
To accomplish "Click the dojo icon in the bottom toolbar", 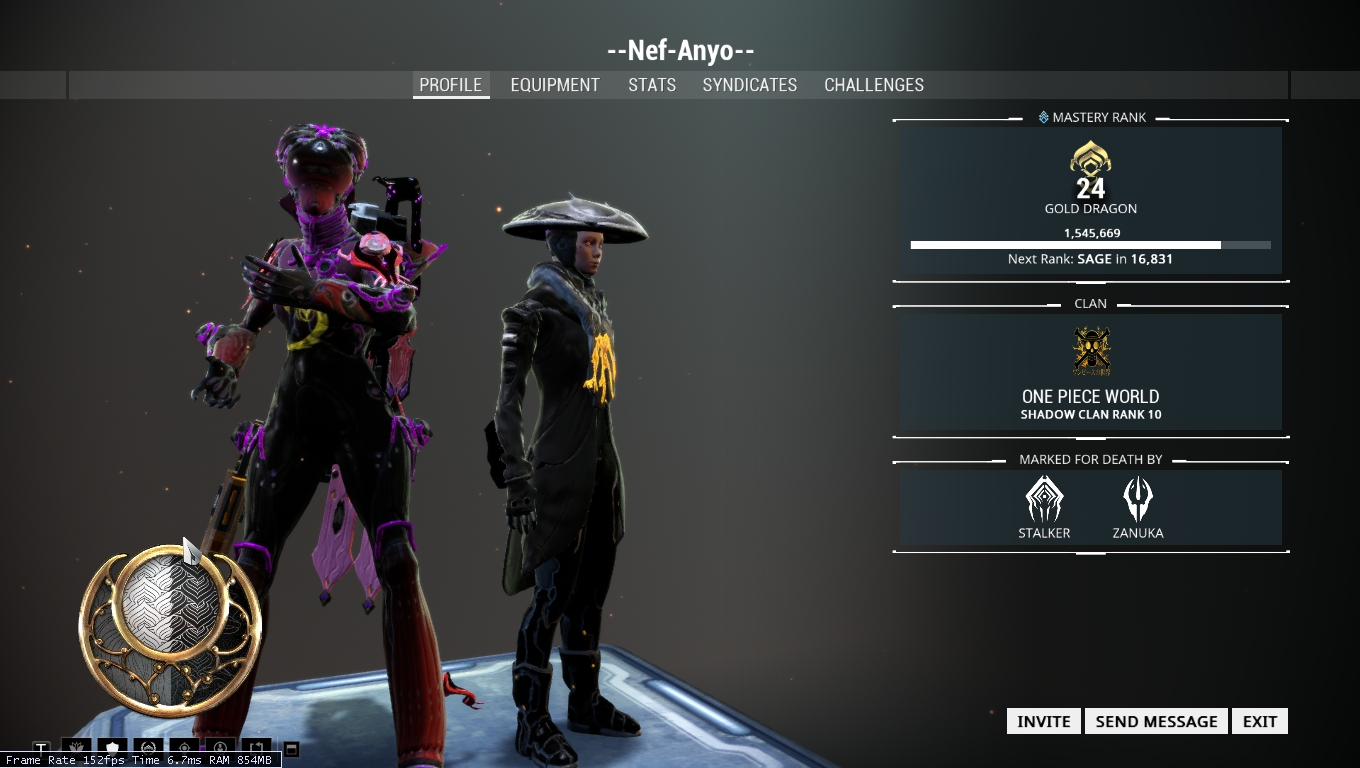I will click(x=149, y=747).
